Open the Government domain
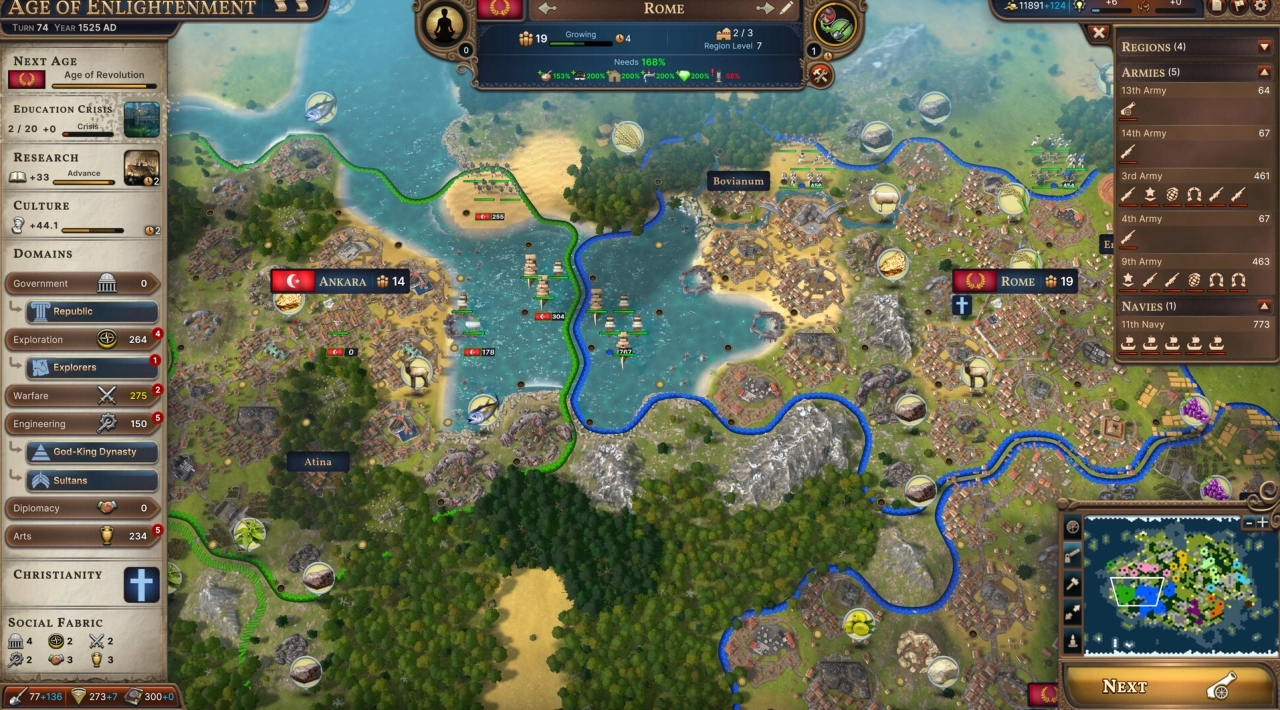The width and height of the screenshot is (1280, 710). [82, 284]
